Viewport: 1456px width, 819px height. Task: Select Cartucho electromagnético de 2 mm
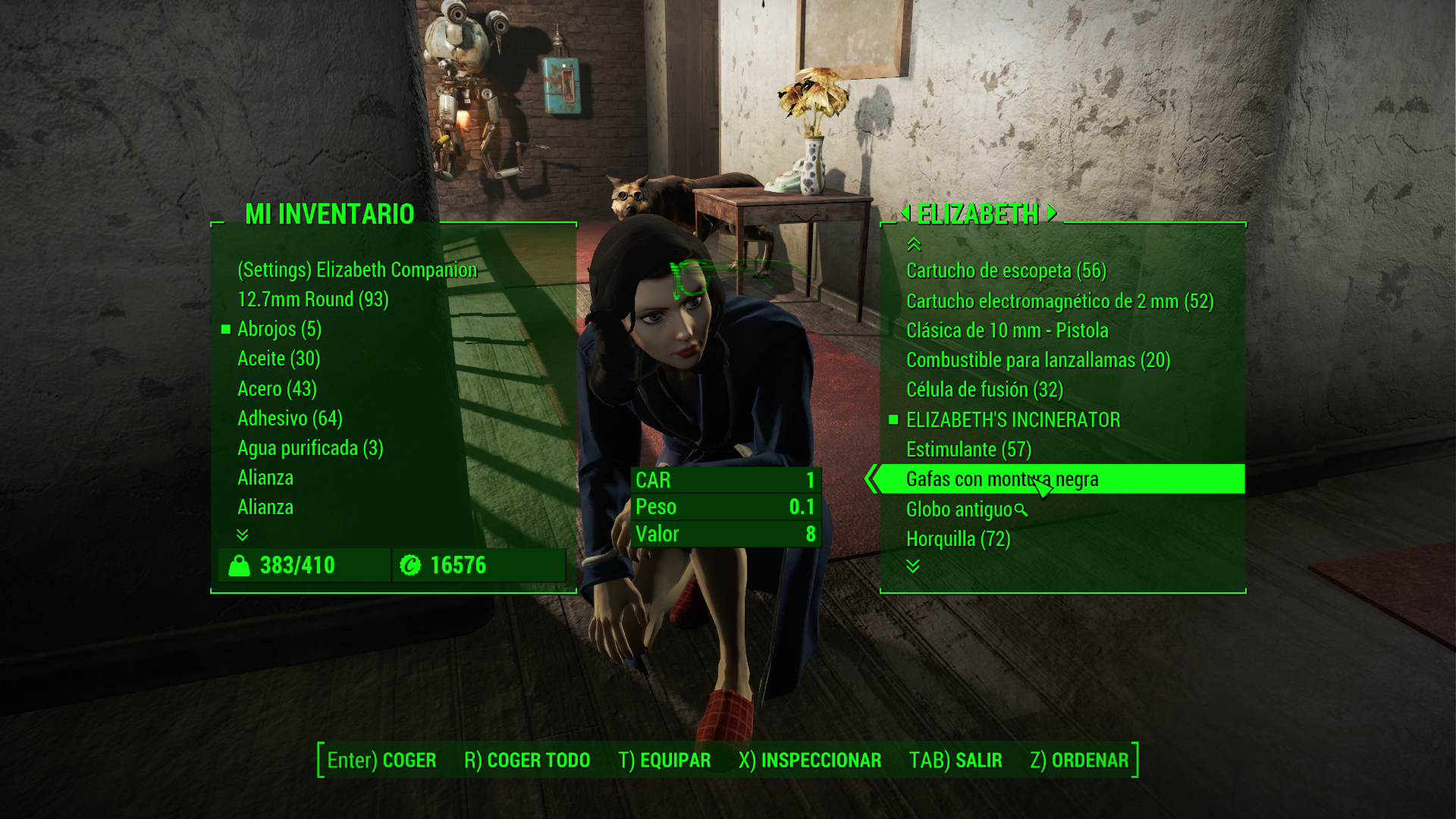click(x=1059, y=301)
